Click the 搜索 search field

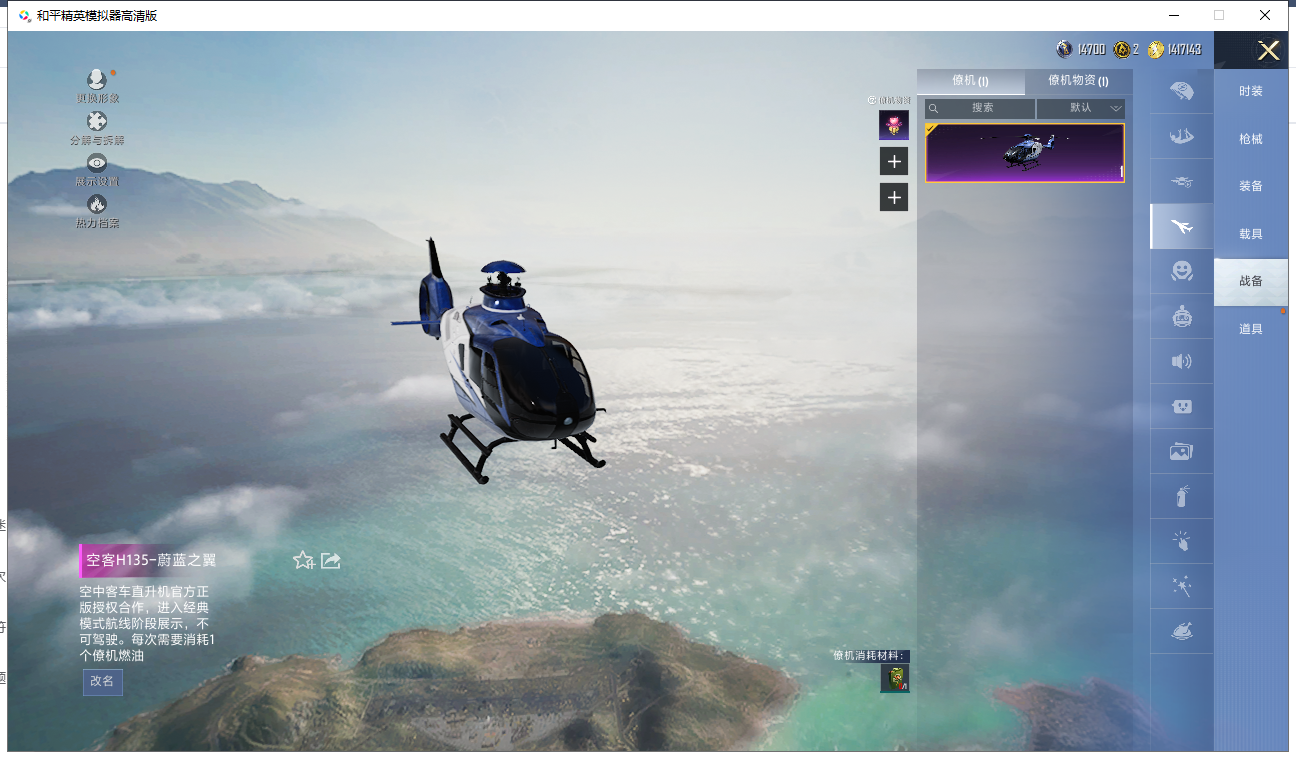point(981,108)
